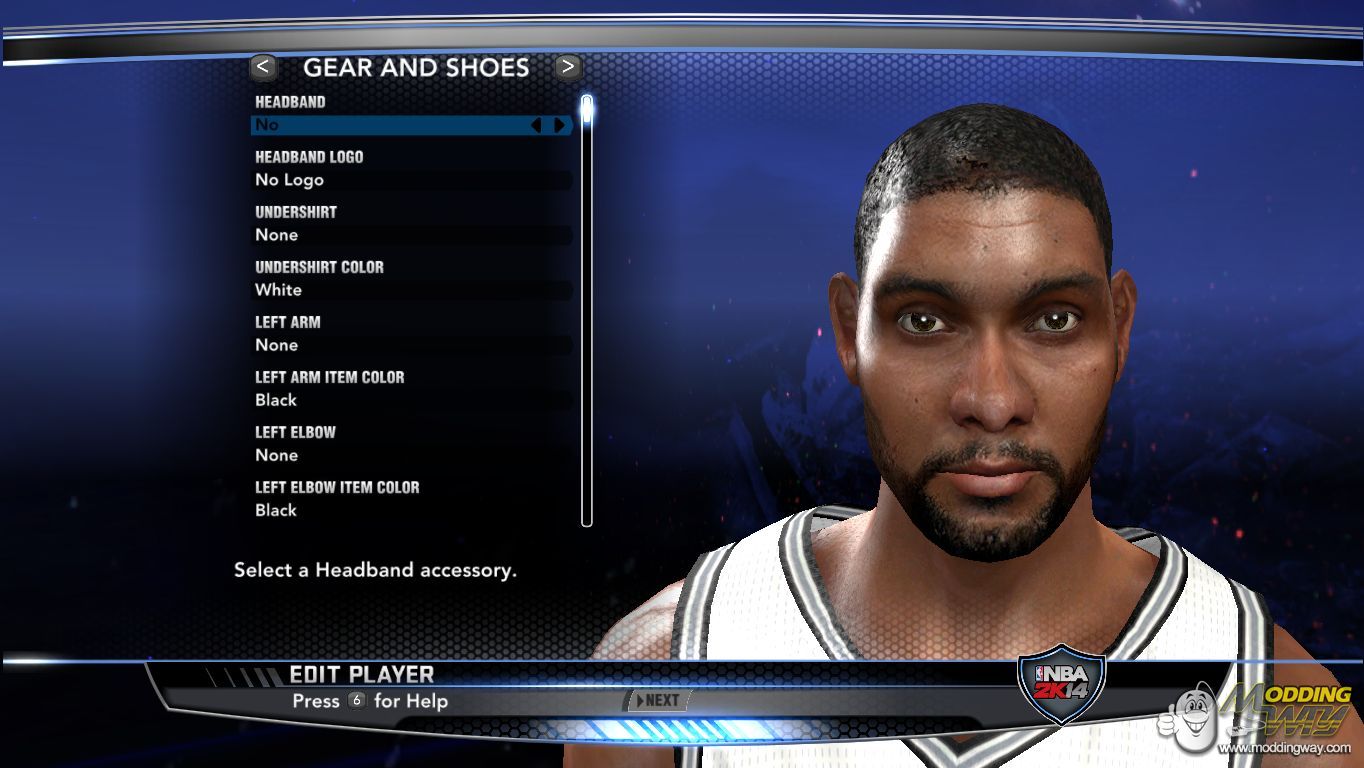
Task: Click the NEXT button in bottom bar
Action: [x=656, y=701]
